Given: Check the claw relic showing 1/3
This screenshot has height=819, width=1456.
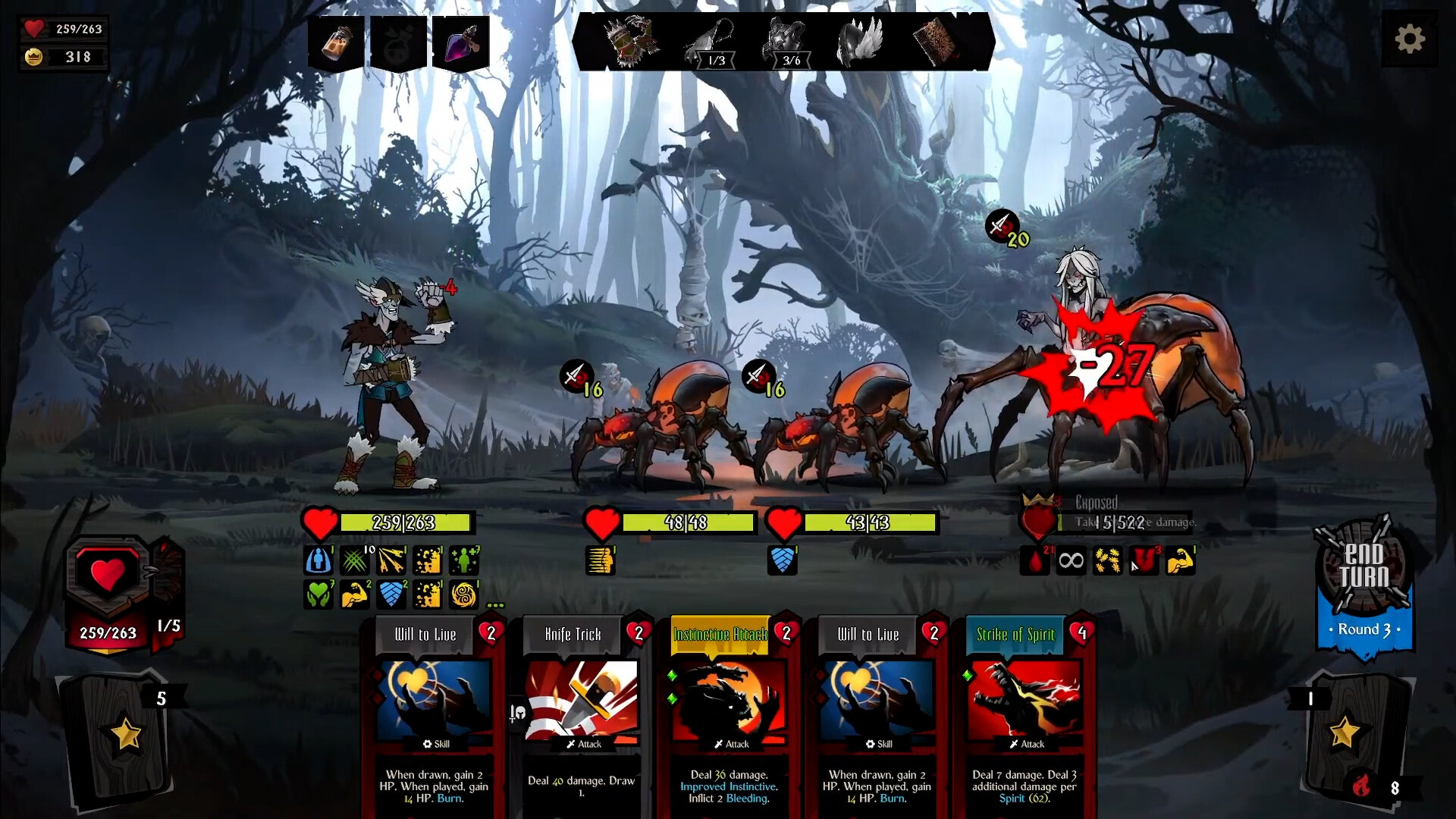Looking at the screenshot, I should point(711,42).
